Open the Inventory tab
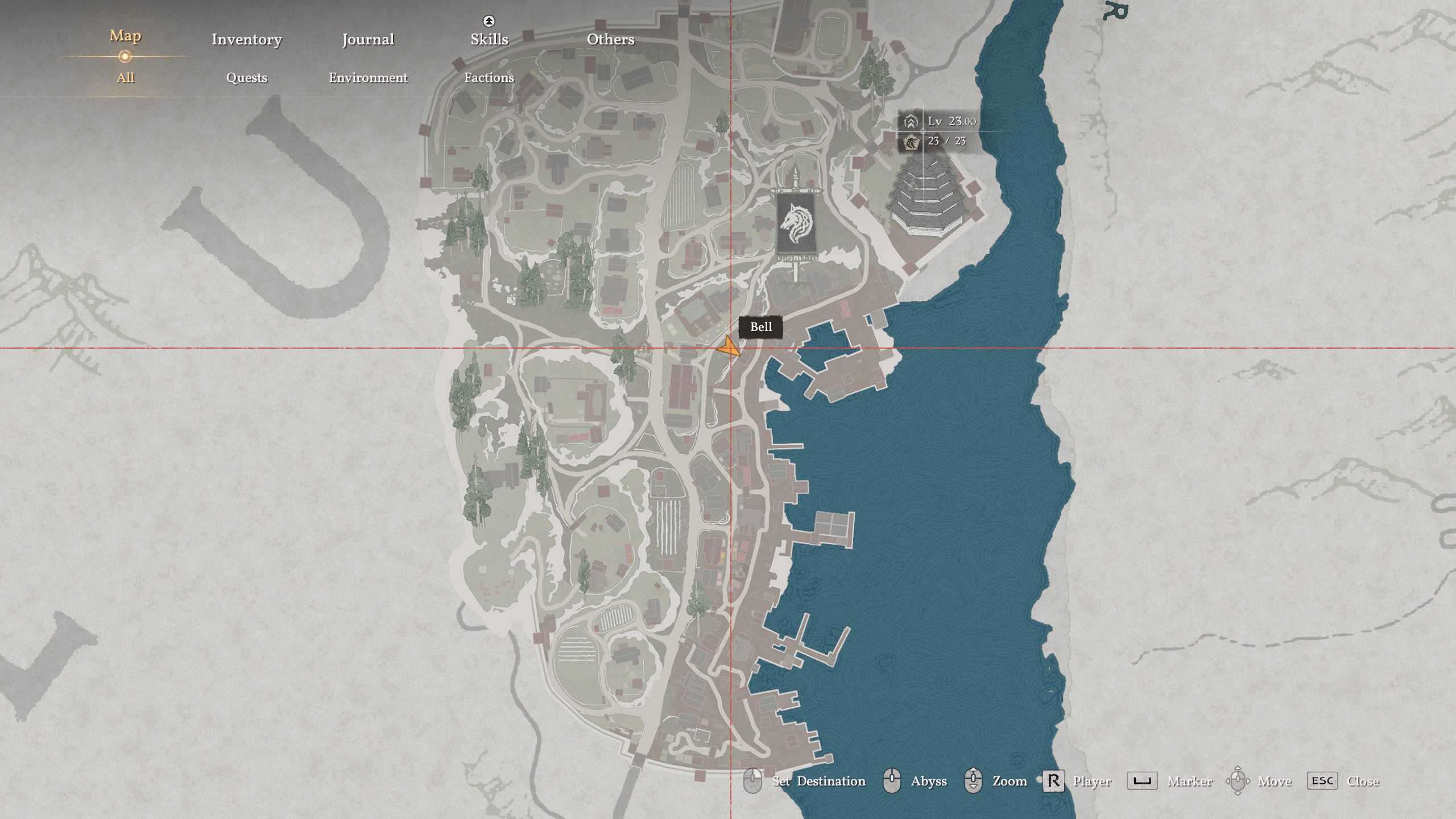The width and height of the screenshot is (1456, 819). pos(246,39)
